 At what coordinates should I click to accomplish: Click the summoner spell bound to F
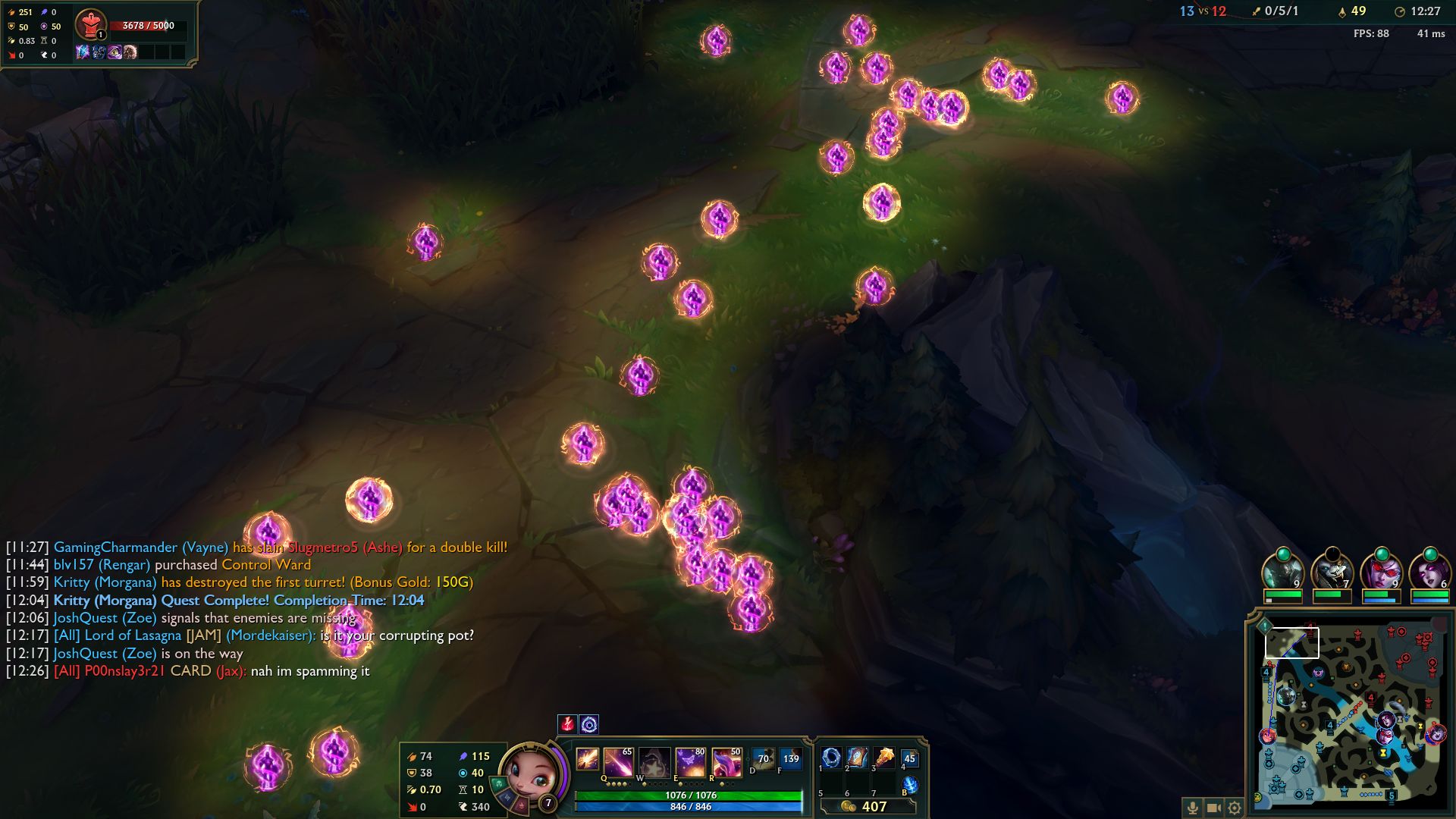pyautogui.click(x=792, y=758)
